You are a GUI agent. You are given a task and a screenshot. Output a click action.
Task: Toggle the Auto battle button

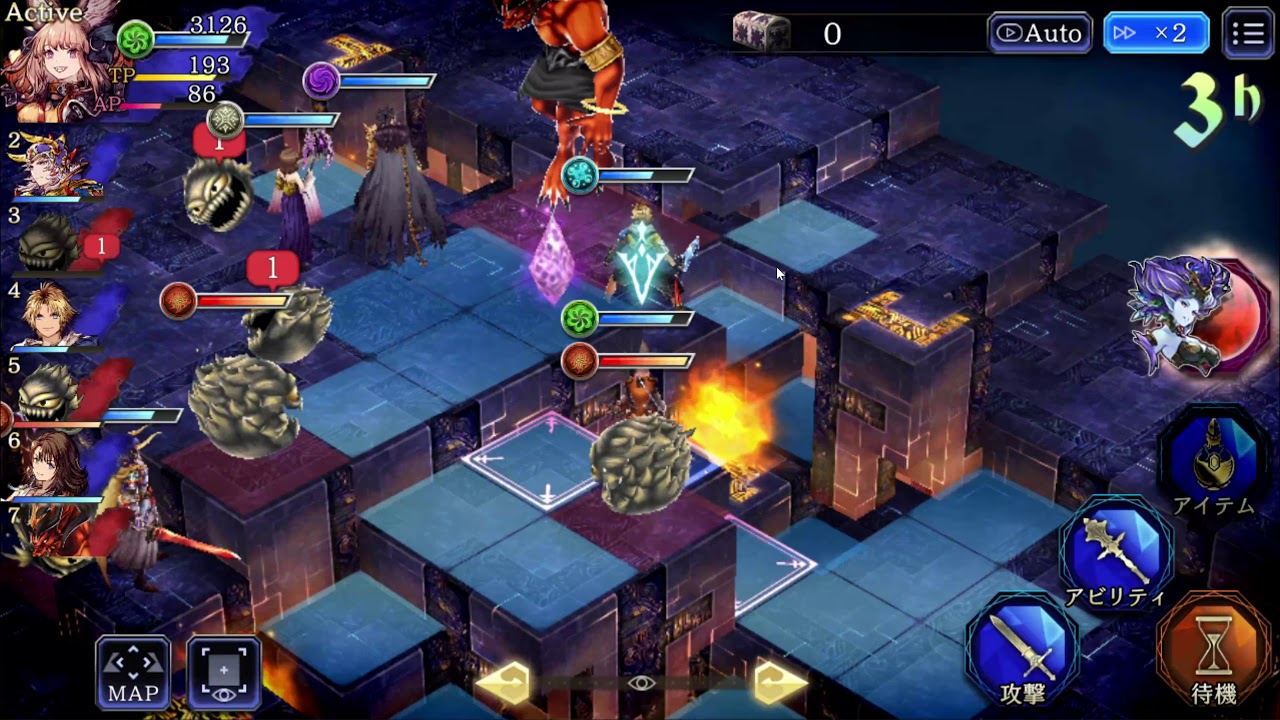click(x=1040, y=34)
